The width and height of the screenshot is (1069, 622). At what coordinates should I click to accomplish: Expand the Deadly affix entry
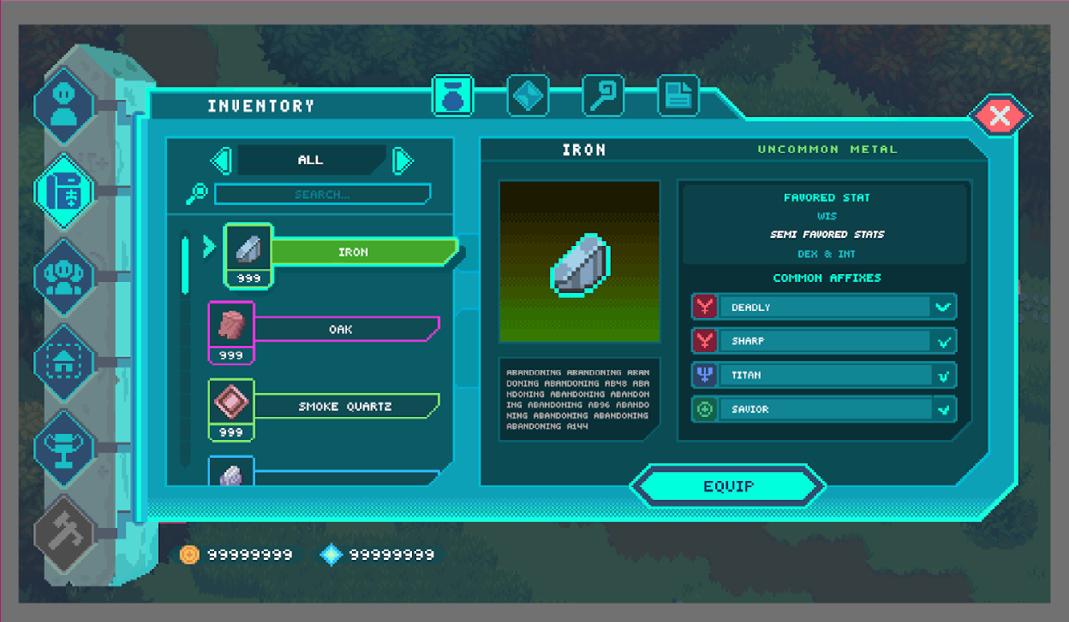[x=942, y=307]
